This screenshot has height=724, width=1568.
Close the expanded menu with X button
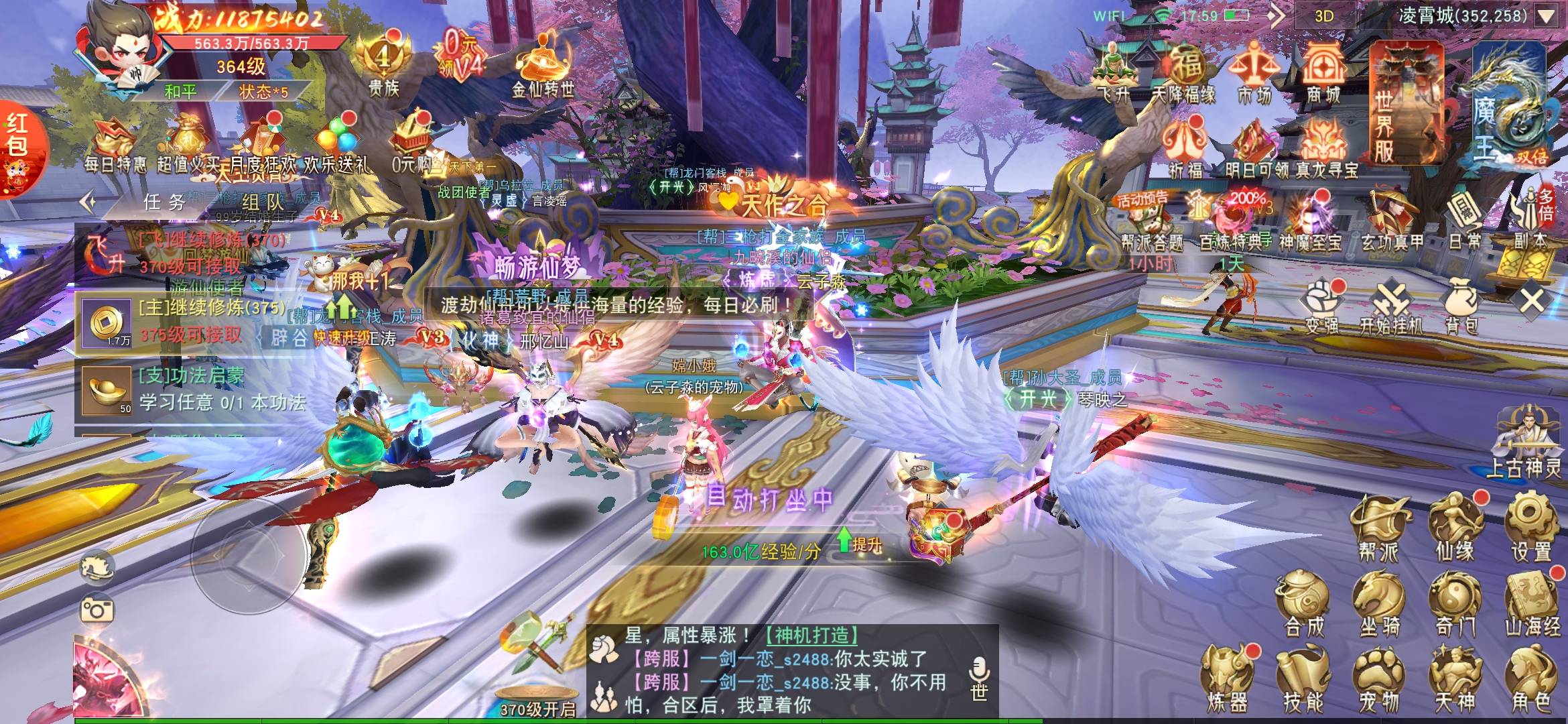pyautogui.click(x=1532, y=301)
